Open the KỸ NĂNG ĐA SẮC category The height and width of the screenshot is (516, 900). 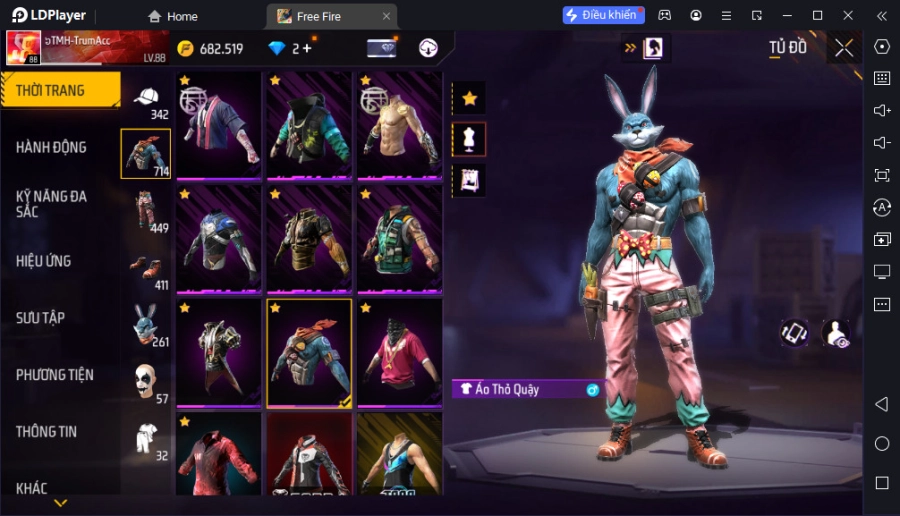[x=52, y=204]
